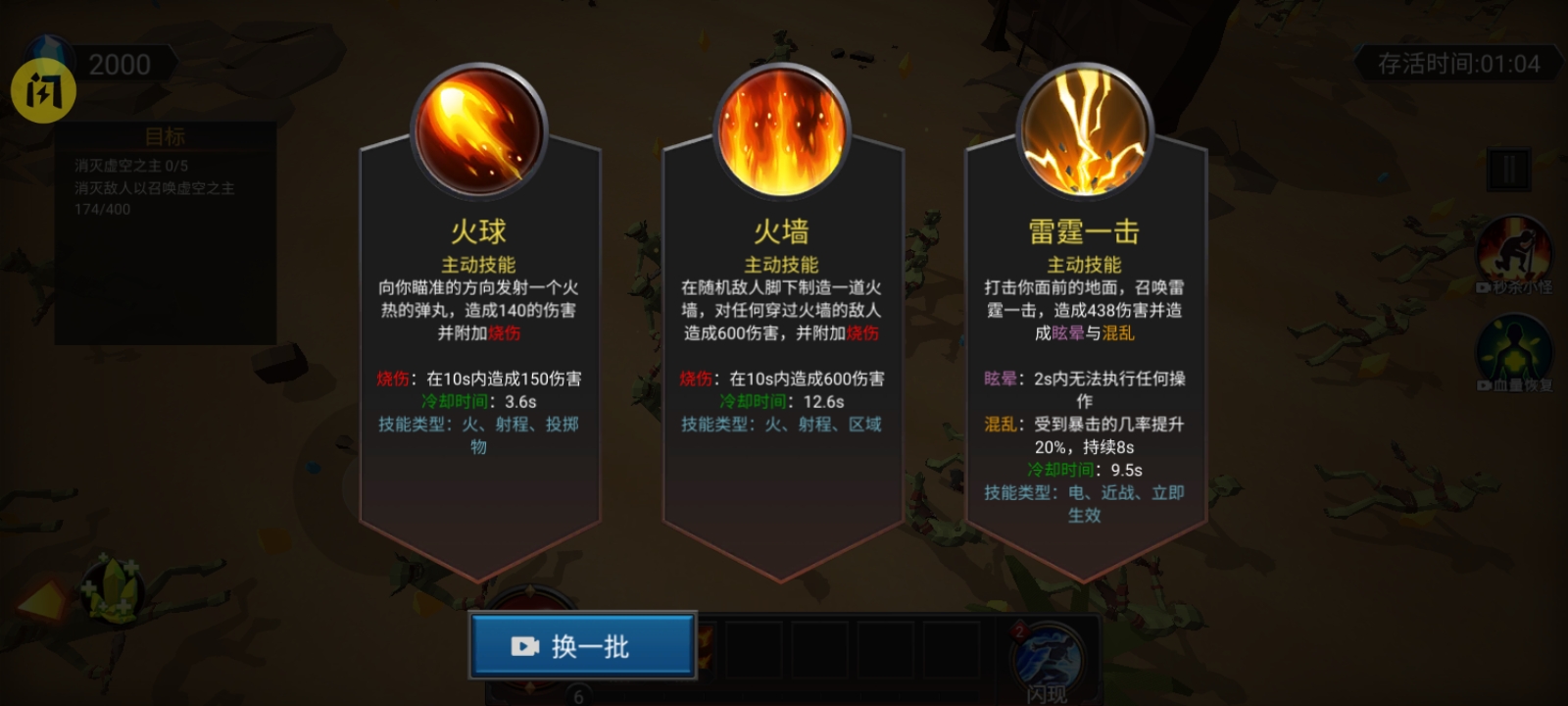The width and height of the screenshot is (1568, 706).
Task: Click the 2000 gem counter
Action: click(x=118, y=65)
